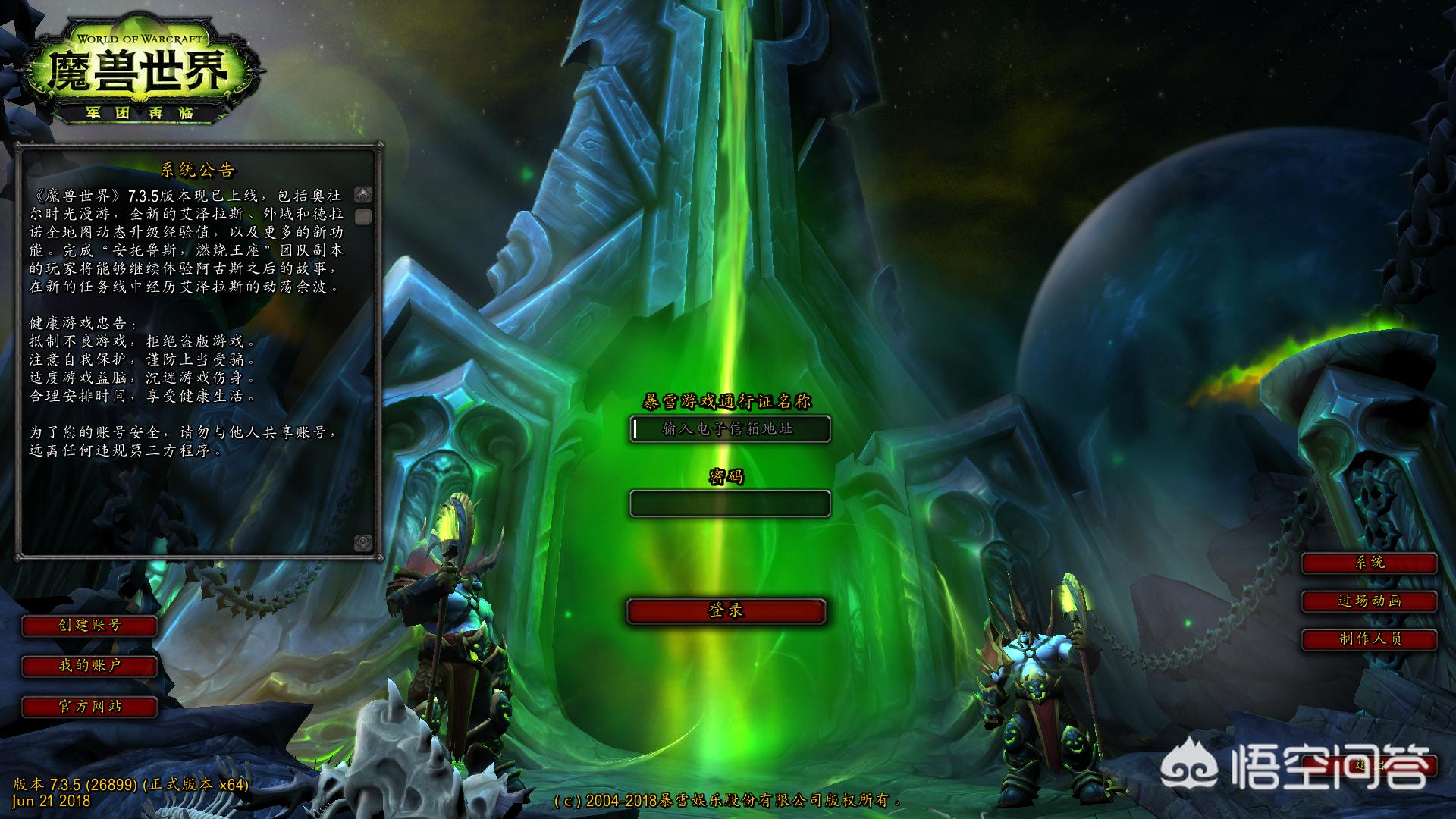Open 我的账户 my account

pyautogui.click(x=89, y=666)
